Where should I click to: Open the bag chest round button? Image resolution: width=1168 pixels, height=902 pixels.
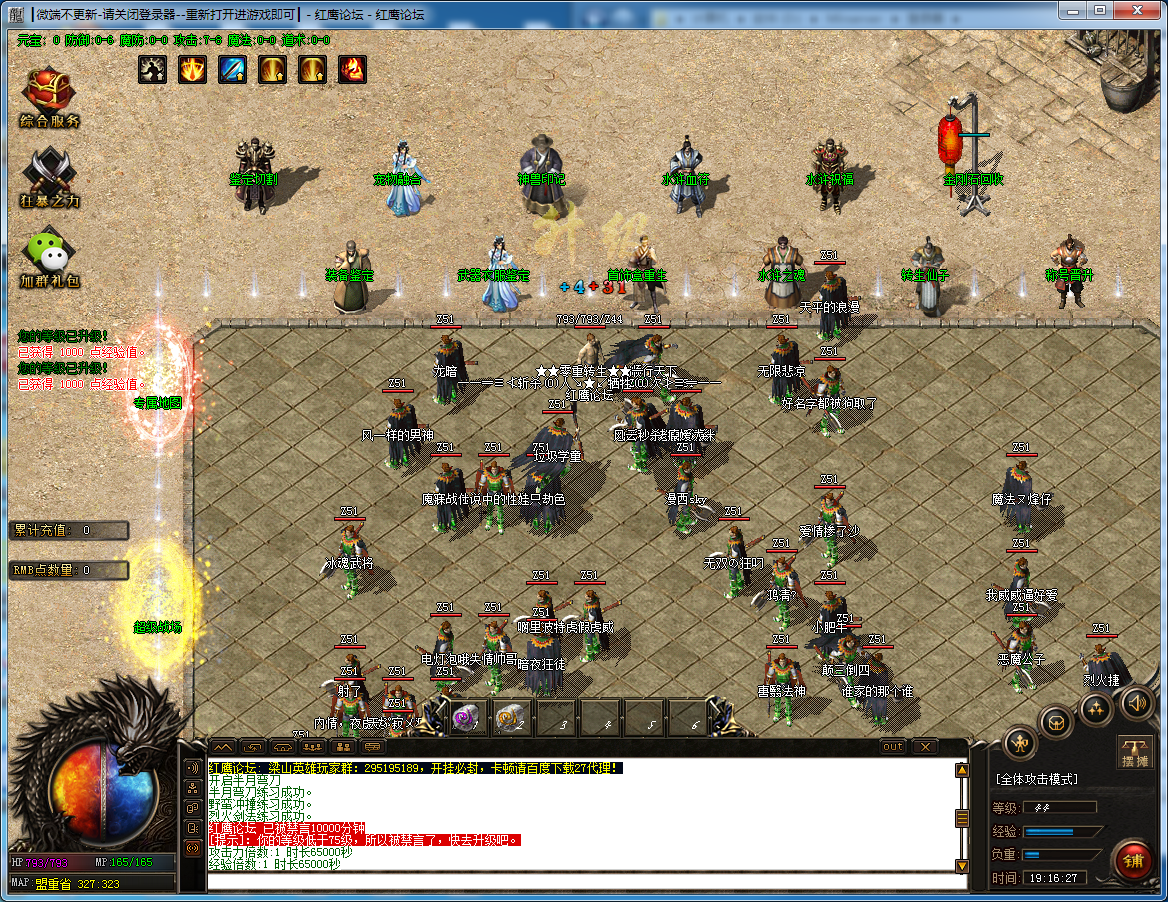point(1057,722)
